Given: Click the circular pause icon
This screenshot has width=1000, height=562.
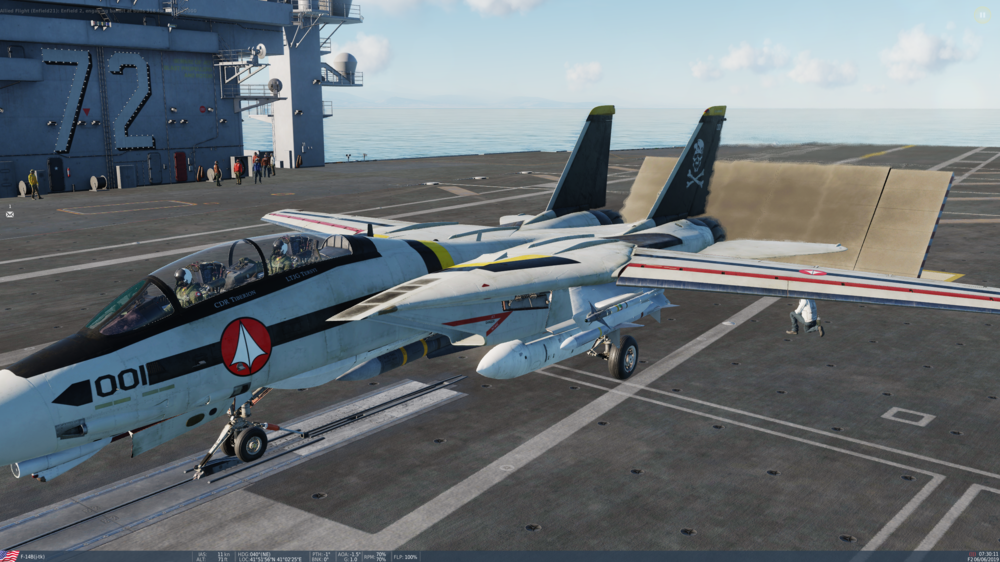Looking at the screenshot, I should point(982,15).
